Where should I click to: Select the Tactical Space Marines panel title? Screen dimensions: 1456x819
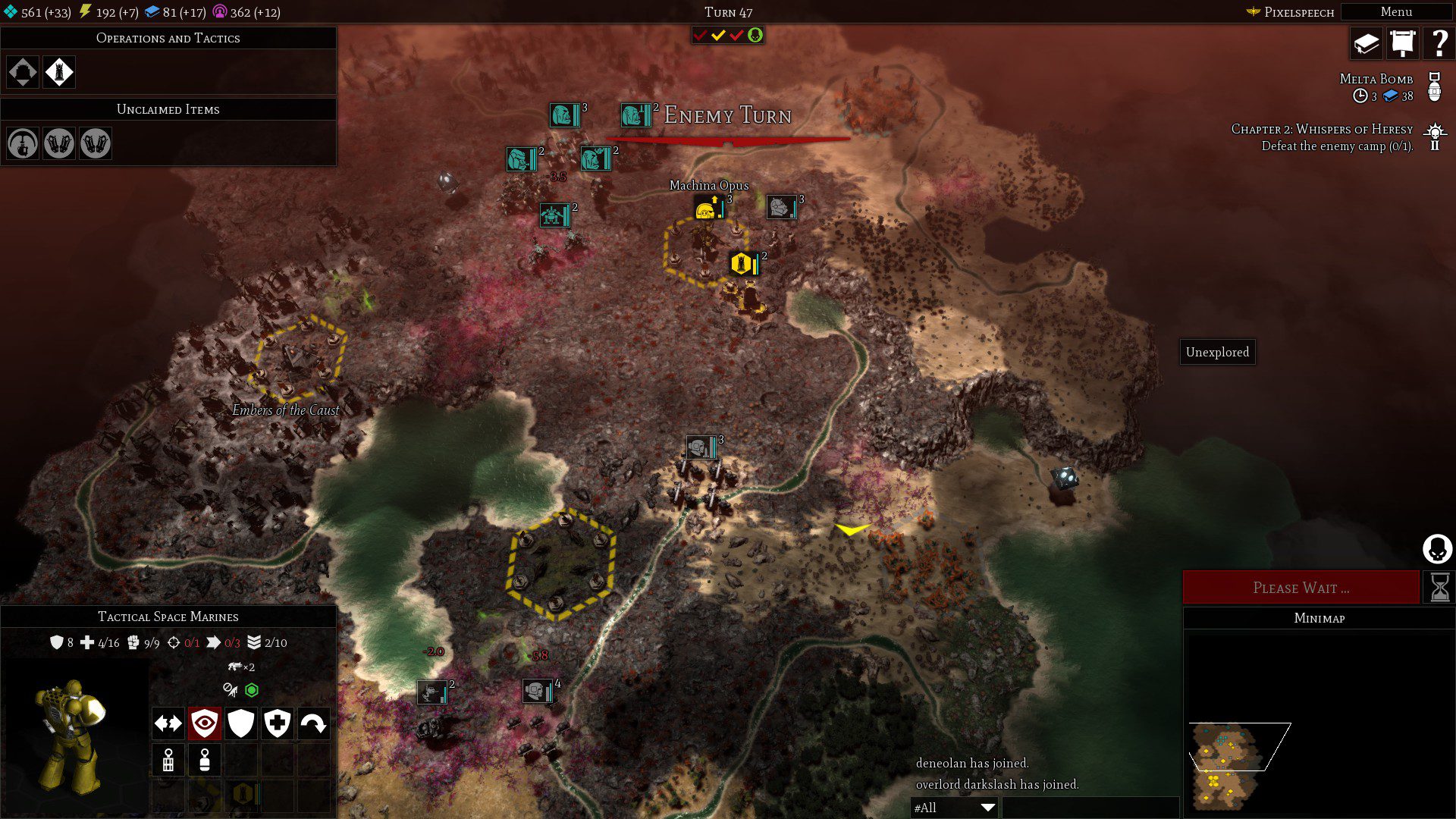coord(168,617)
